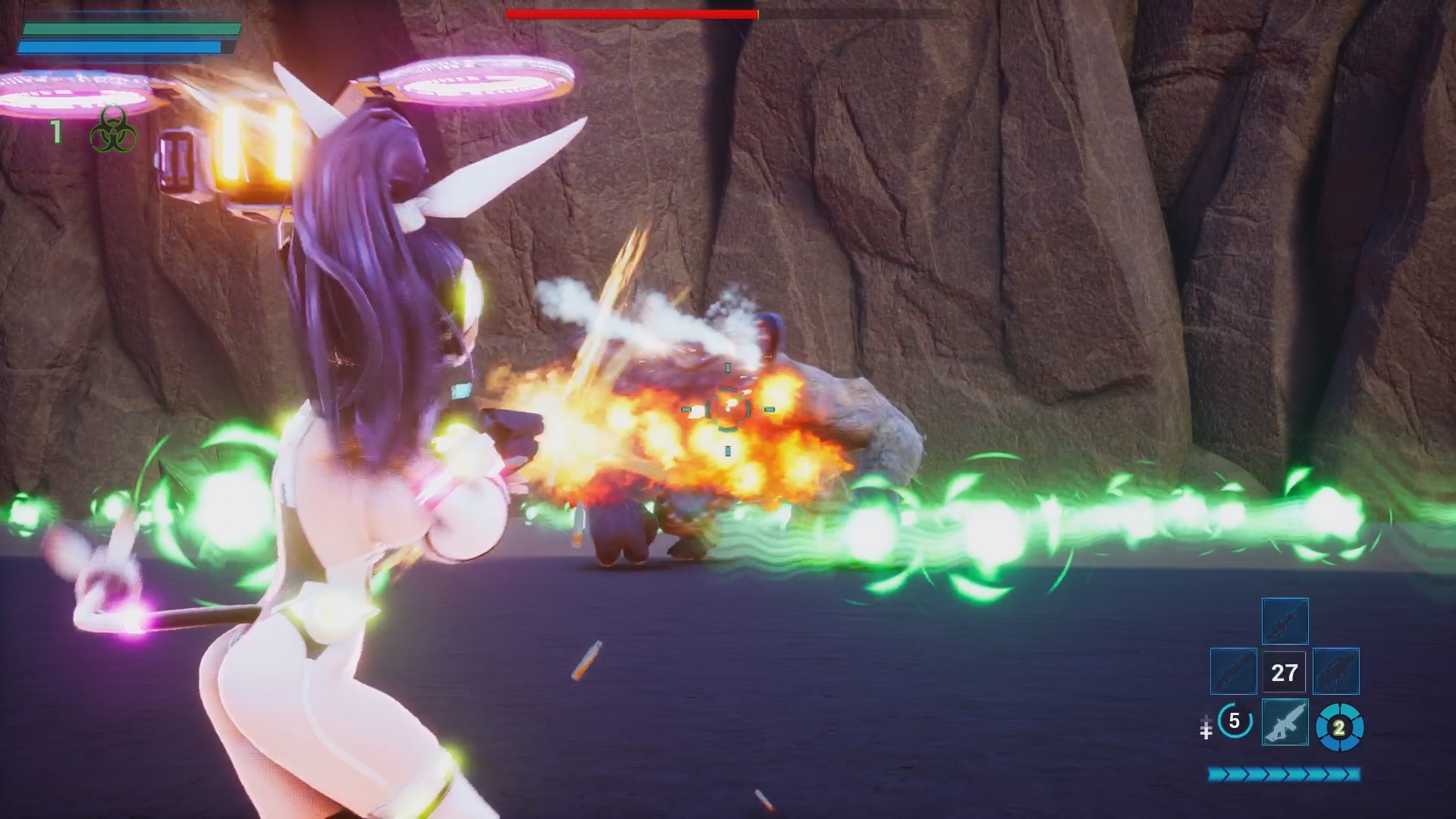The width and height of the screenshot is (1456, 819).
Task: Equip the heavy launcher in the right weapon slot
Action: point(1335,671)
